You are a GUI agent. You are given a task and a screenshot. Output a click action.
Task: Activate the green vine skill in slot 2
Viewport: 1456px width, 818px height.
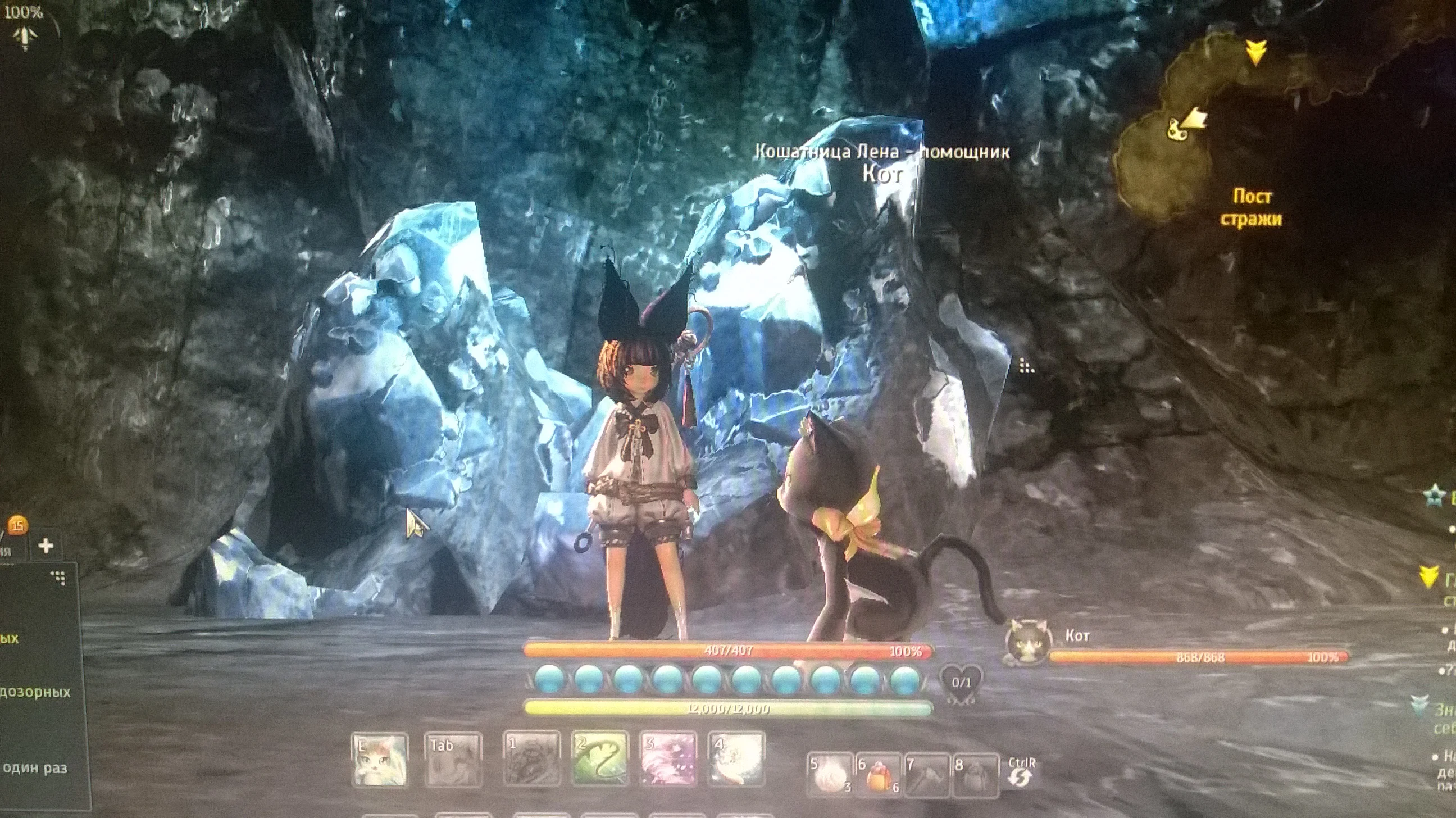click(600, 758)
